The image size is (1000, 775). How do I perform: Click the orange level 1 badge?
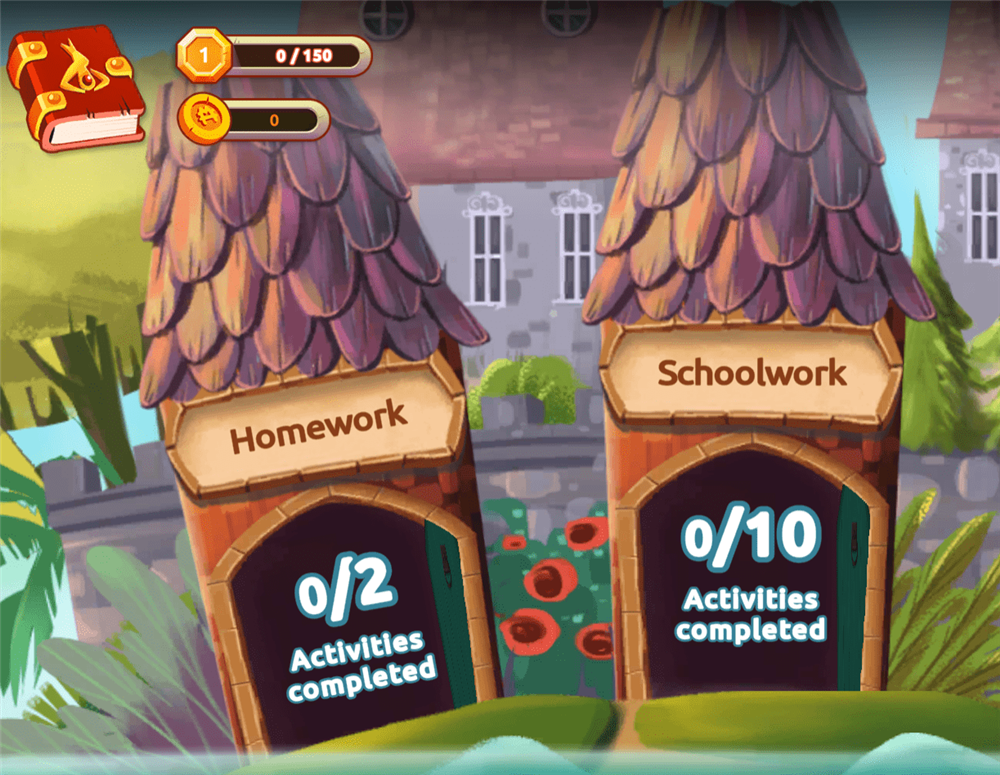tap(205, 56)
